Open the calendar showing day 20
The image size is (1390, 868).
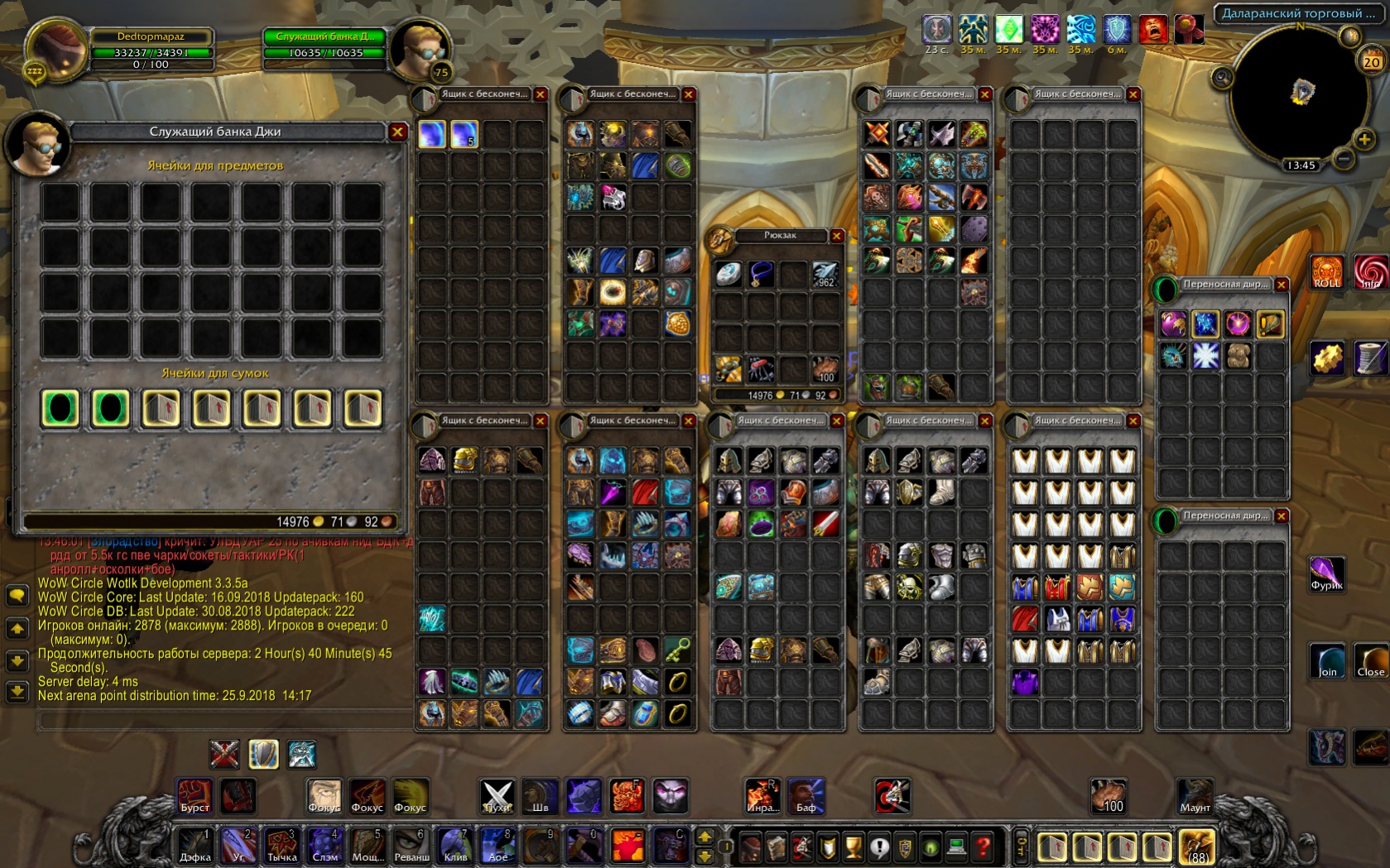[x=1371, y=61]
